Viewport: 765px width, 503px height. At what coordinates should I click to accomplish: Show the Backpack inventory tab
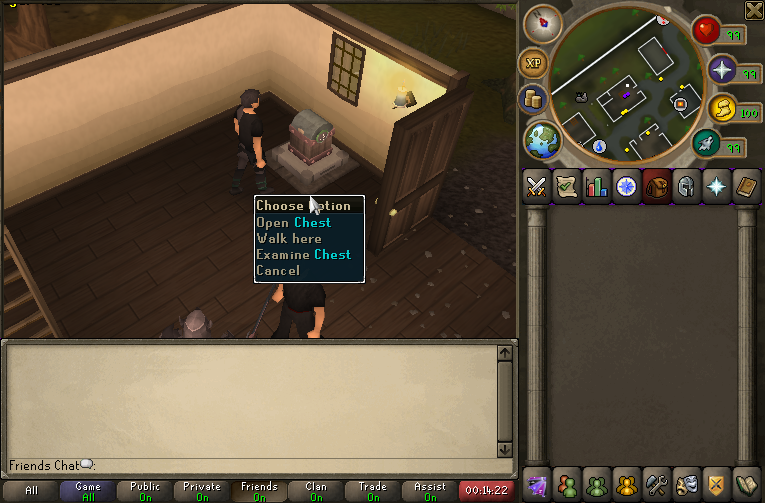[657, 187]
